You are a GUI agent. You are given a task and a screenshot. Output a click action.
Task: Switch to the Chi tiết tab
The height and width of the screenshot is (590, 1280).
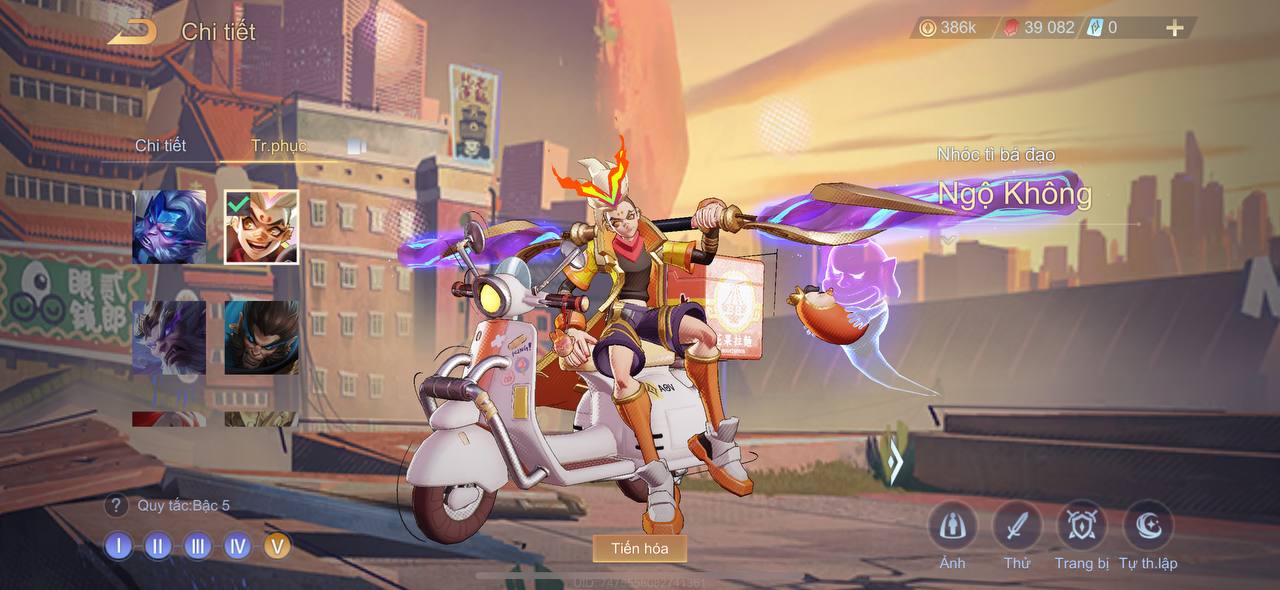(x=161, y=146)
